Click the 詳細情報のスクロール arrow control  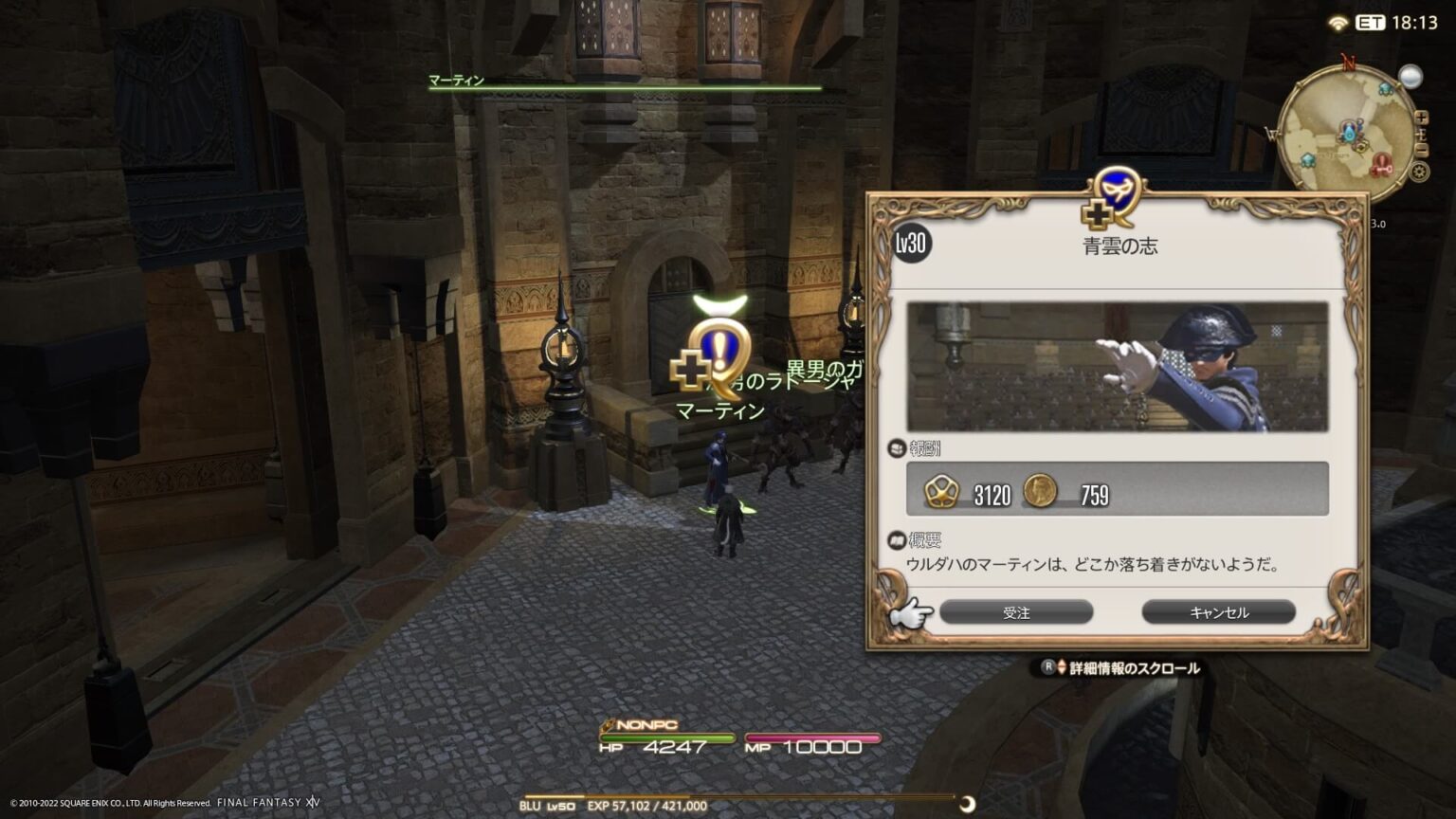(x=1055, y=667)
